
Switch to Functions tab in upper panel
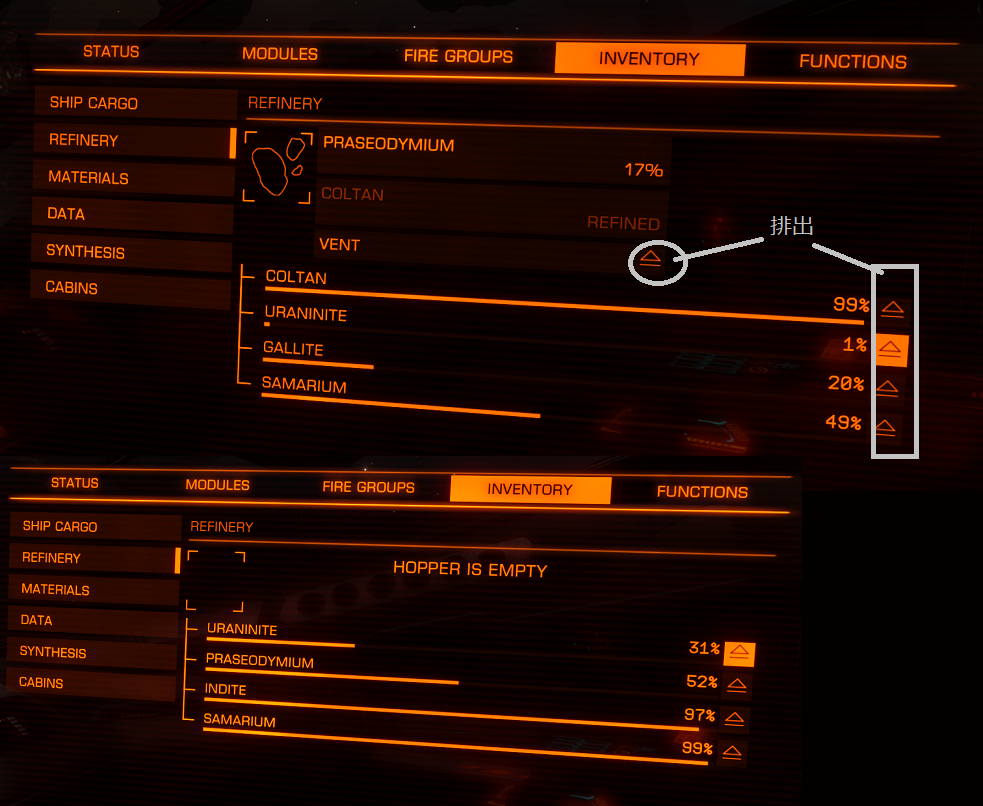click(852, 62)
